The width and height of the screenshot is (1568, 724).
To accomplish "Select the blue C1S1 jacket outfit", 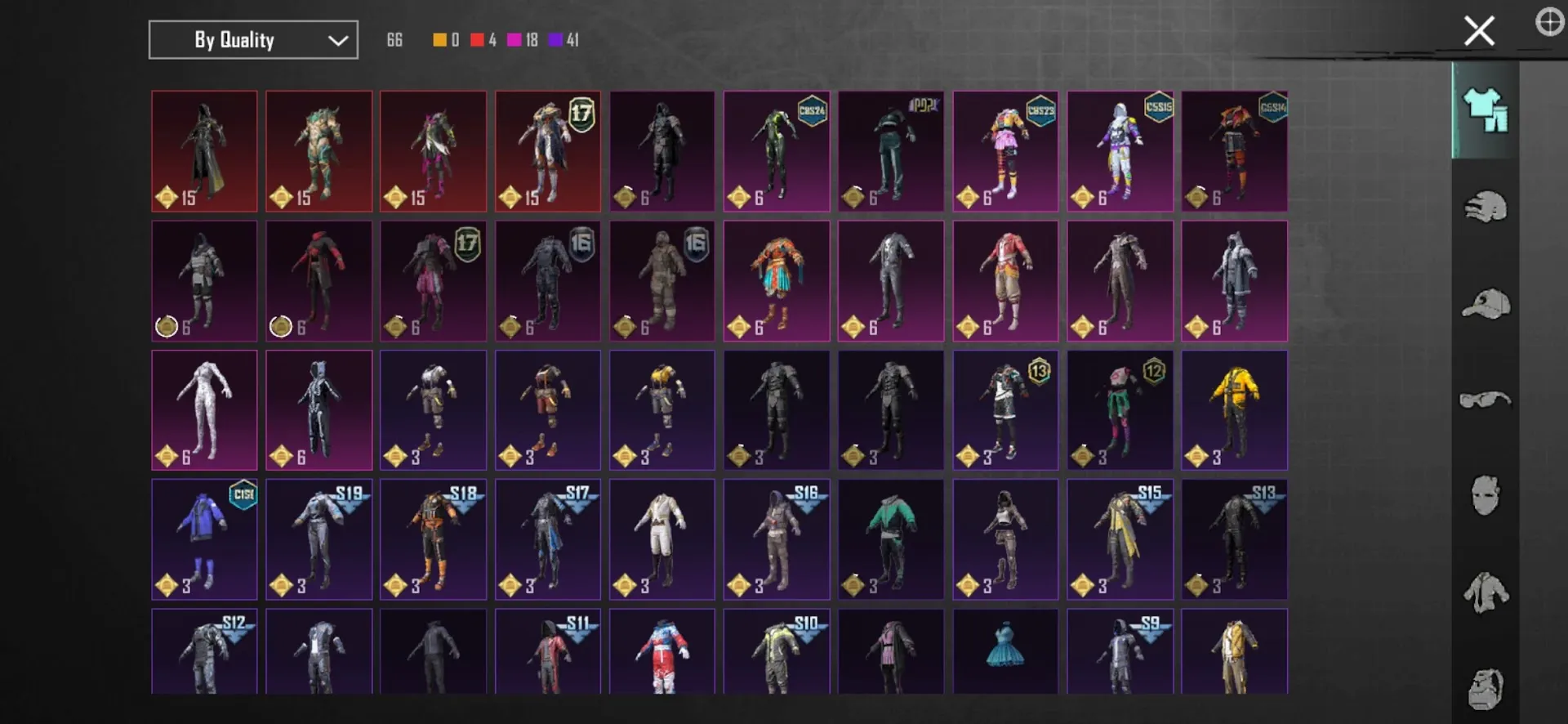I will tap(204, 539).
